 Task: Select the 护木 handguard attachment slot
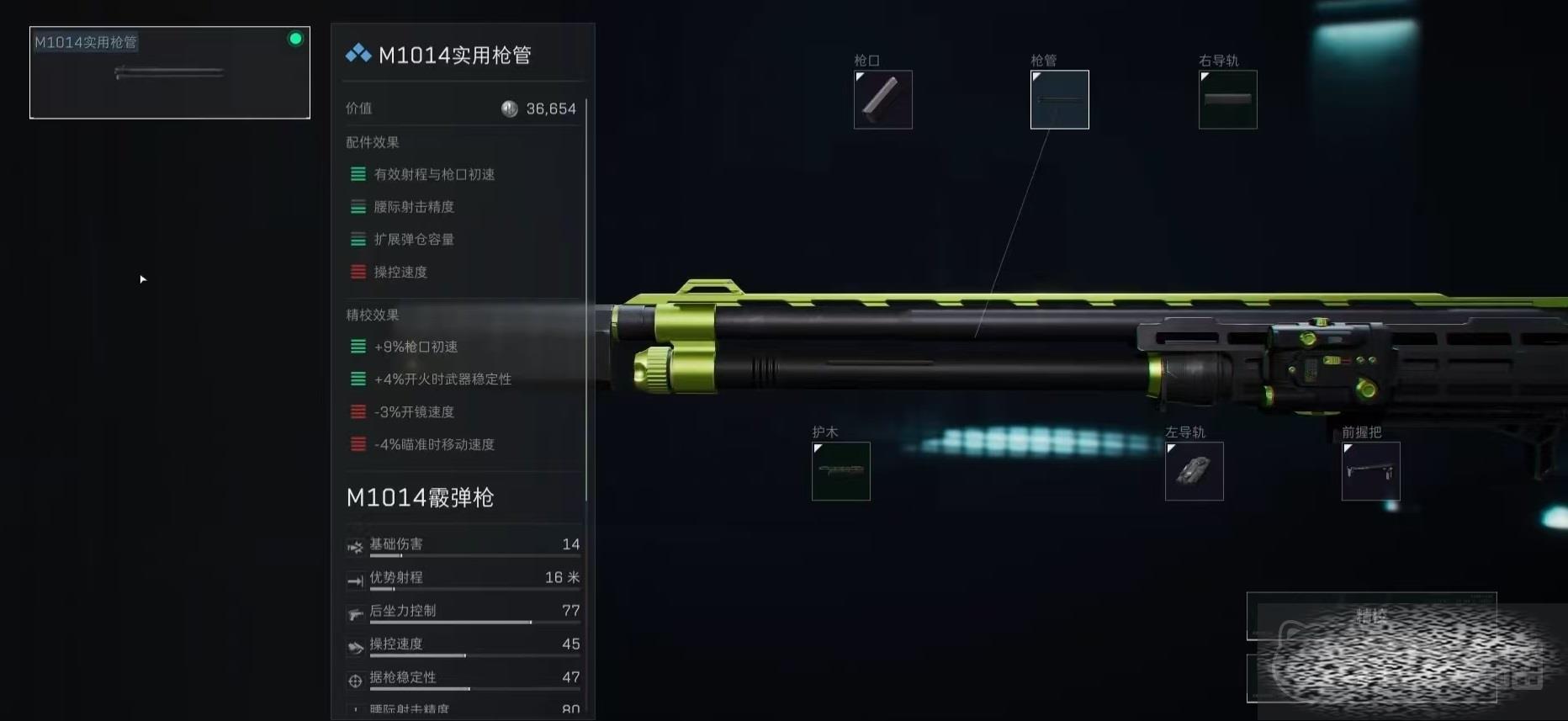click(840, 471)
